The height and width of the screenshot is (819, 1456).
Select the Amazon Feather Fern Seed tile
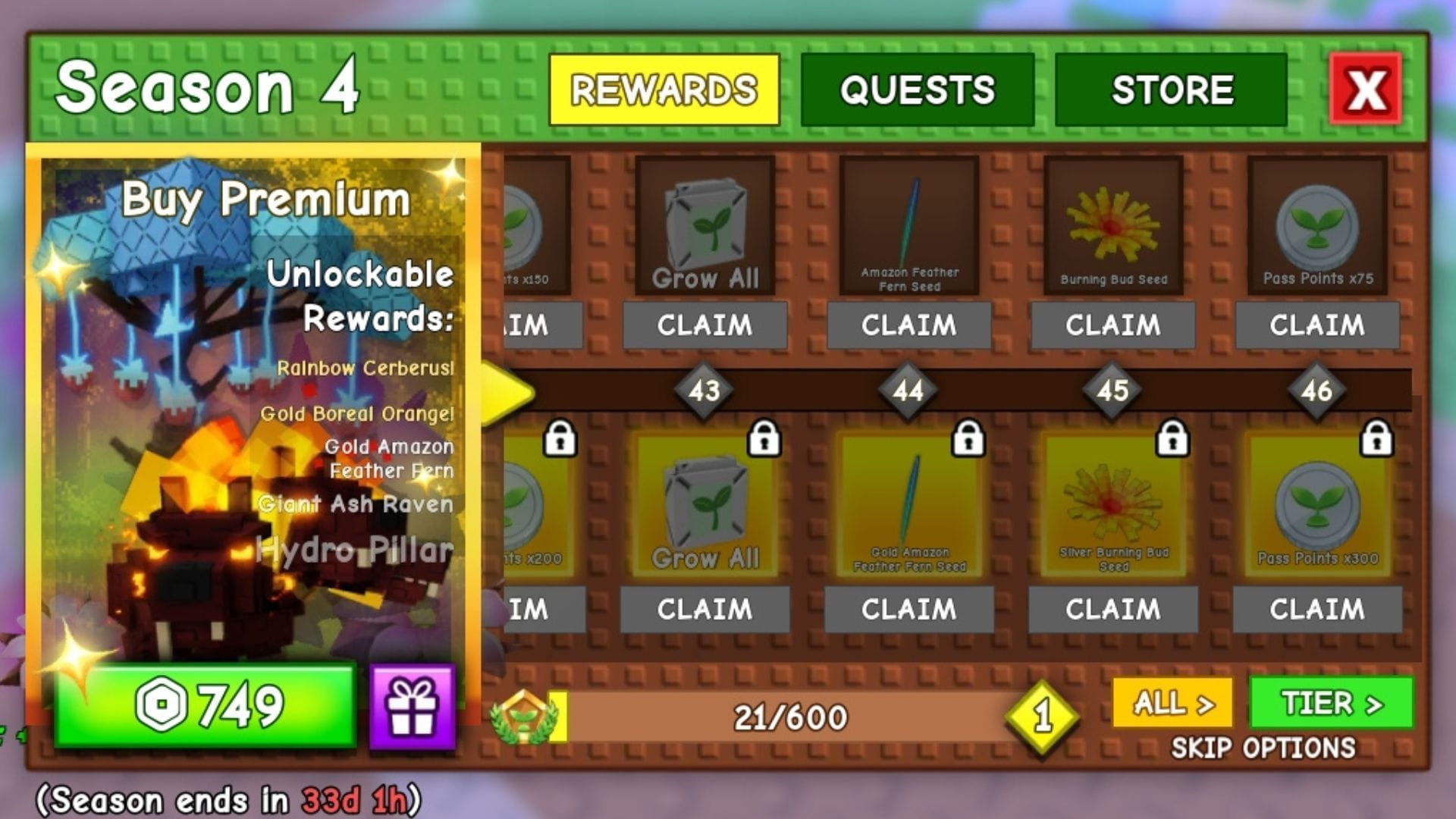[908, 225]
